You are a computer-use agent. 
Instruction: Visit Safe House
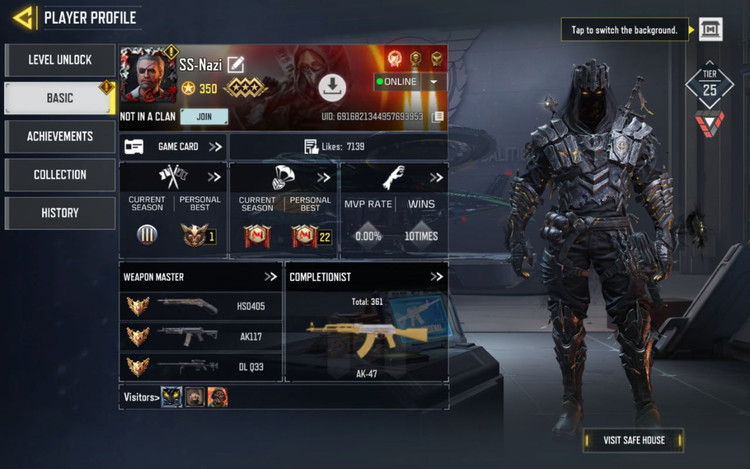(x=633, y=440)
